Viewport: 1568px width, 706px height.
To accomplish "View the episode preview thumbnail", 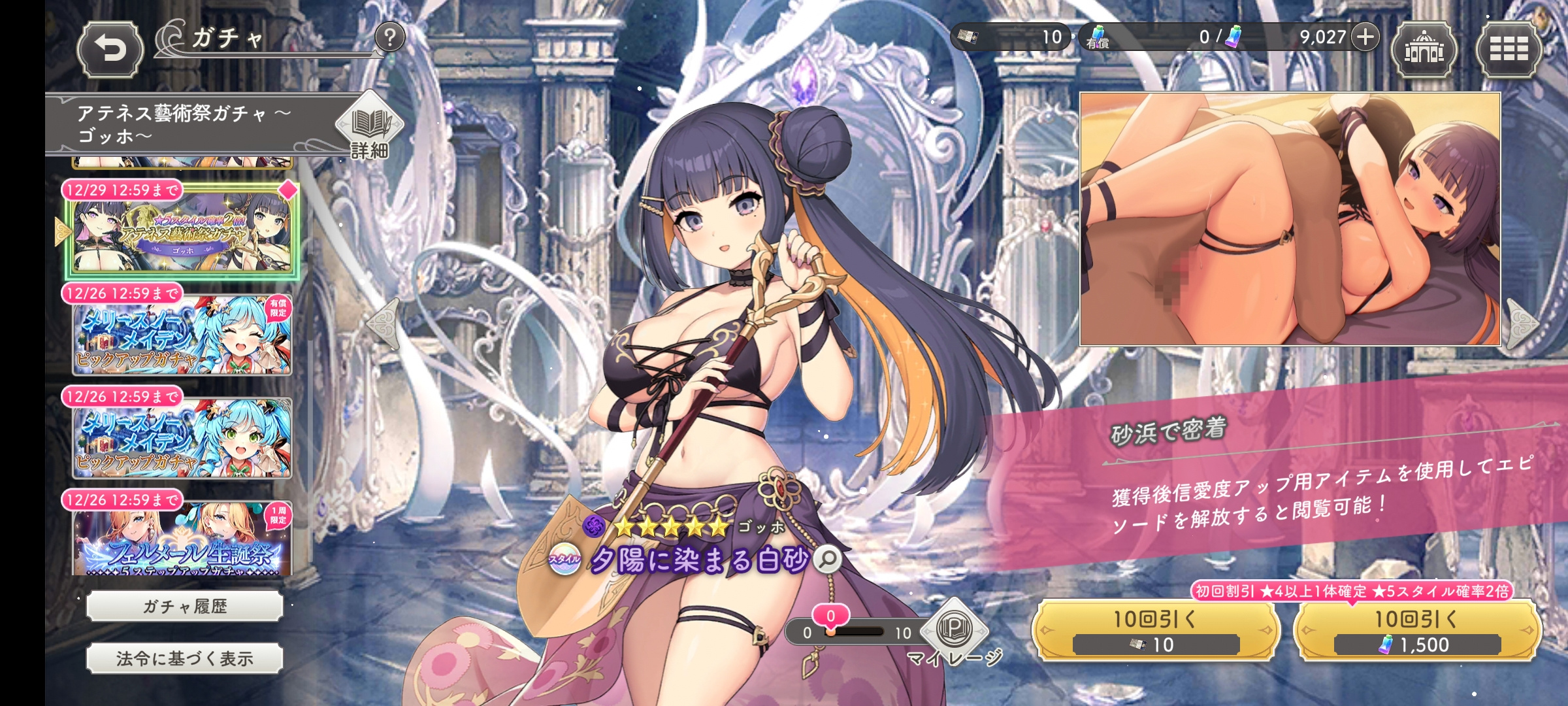I will point(1290,219).
